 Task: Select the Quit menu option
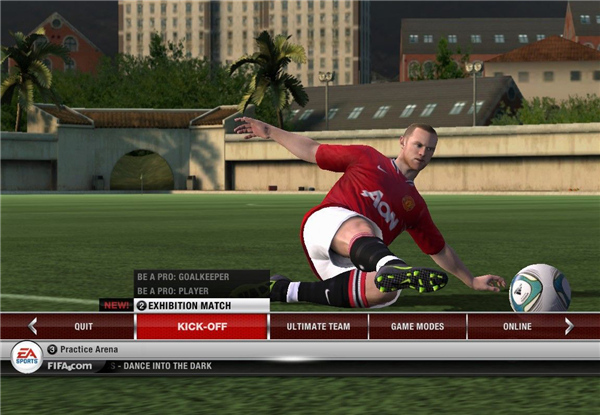84,326
